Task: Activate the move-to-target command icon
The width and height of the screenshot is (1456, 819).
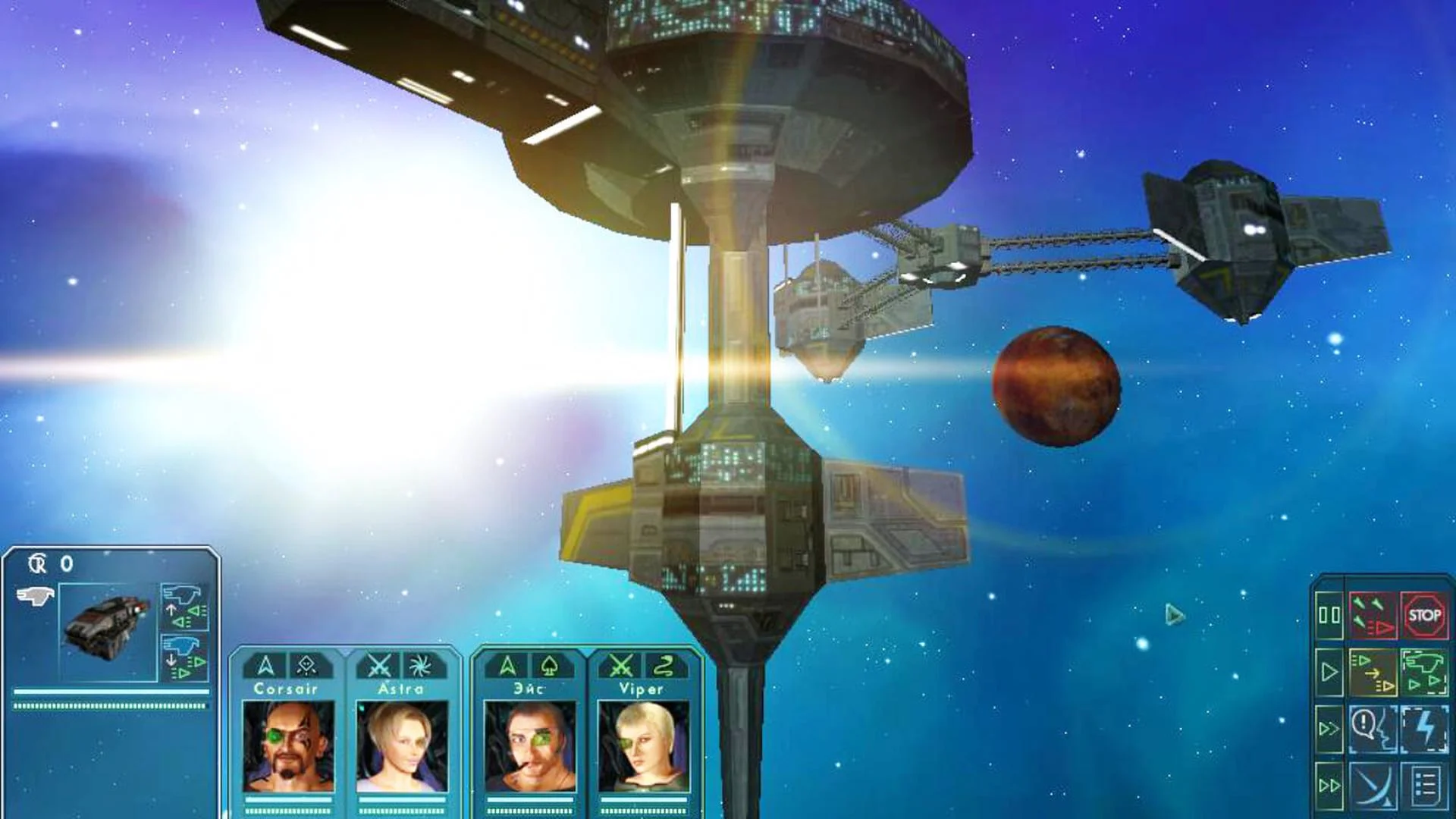Action: (x=1374, y=671)
